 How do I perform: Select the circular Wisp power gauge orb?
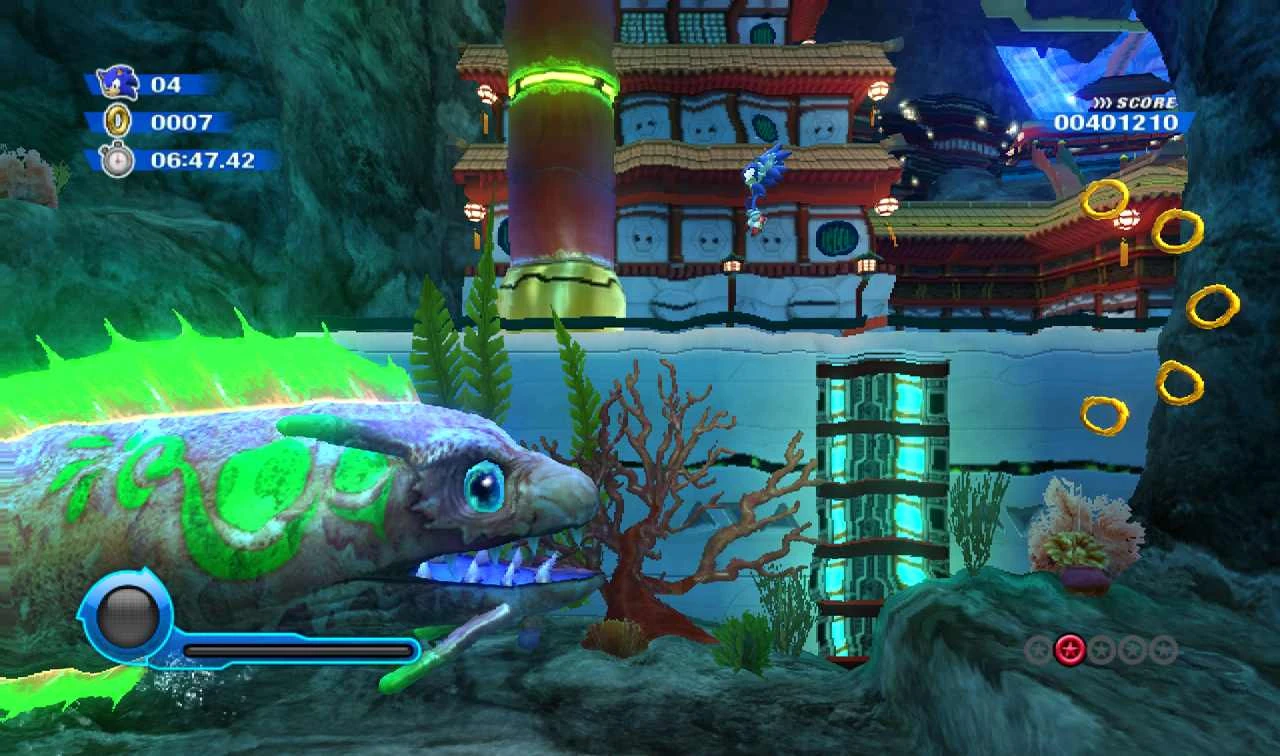point(127,612)
